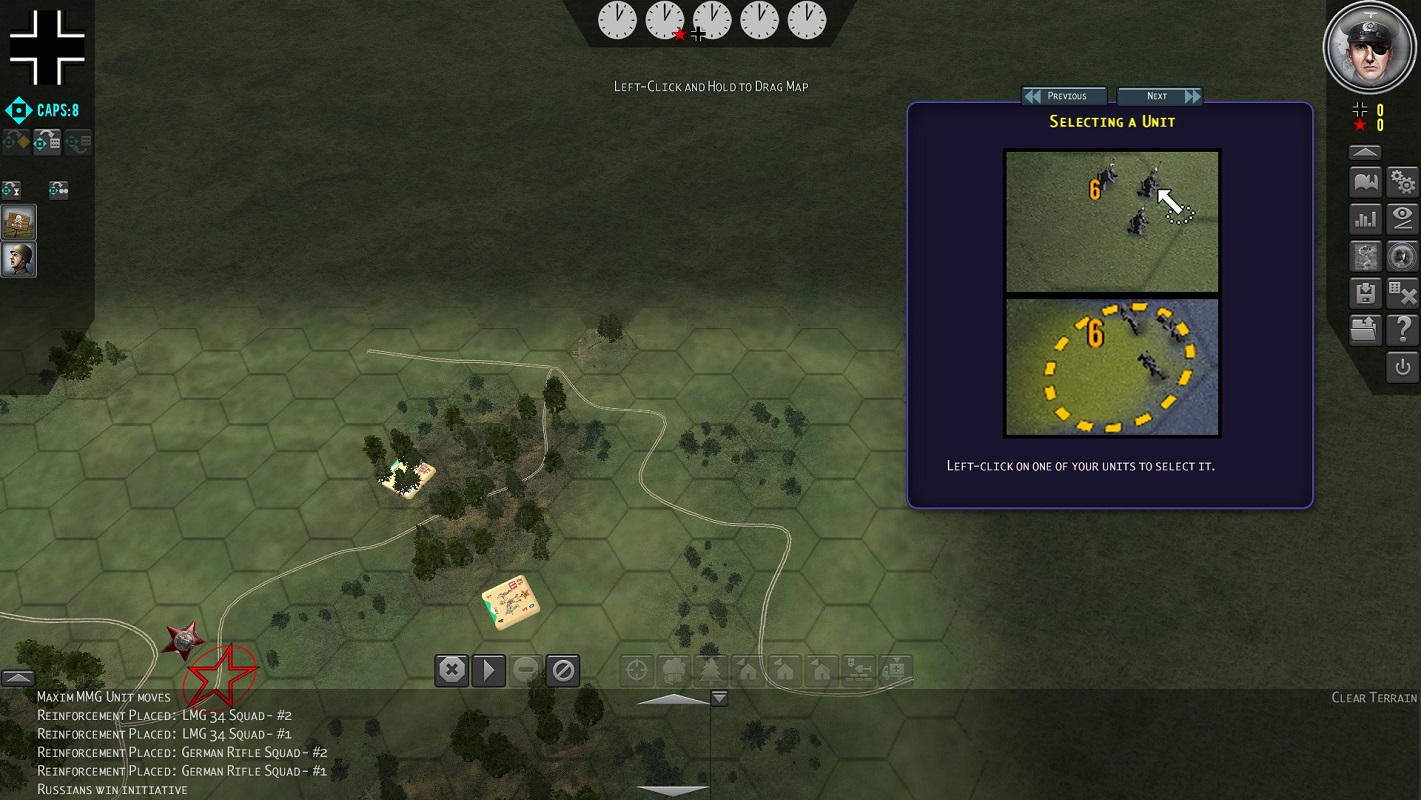Click the power quit button
The height and width of the screenshot is (800, 1421).
coord(1403,367)
